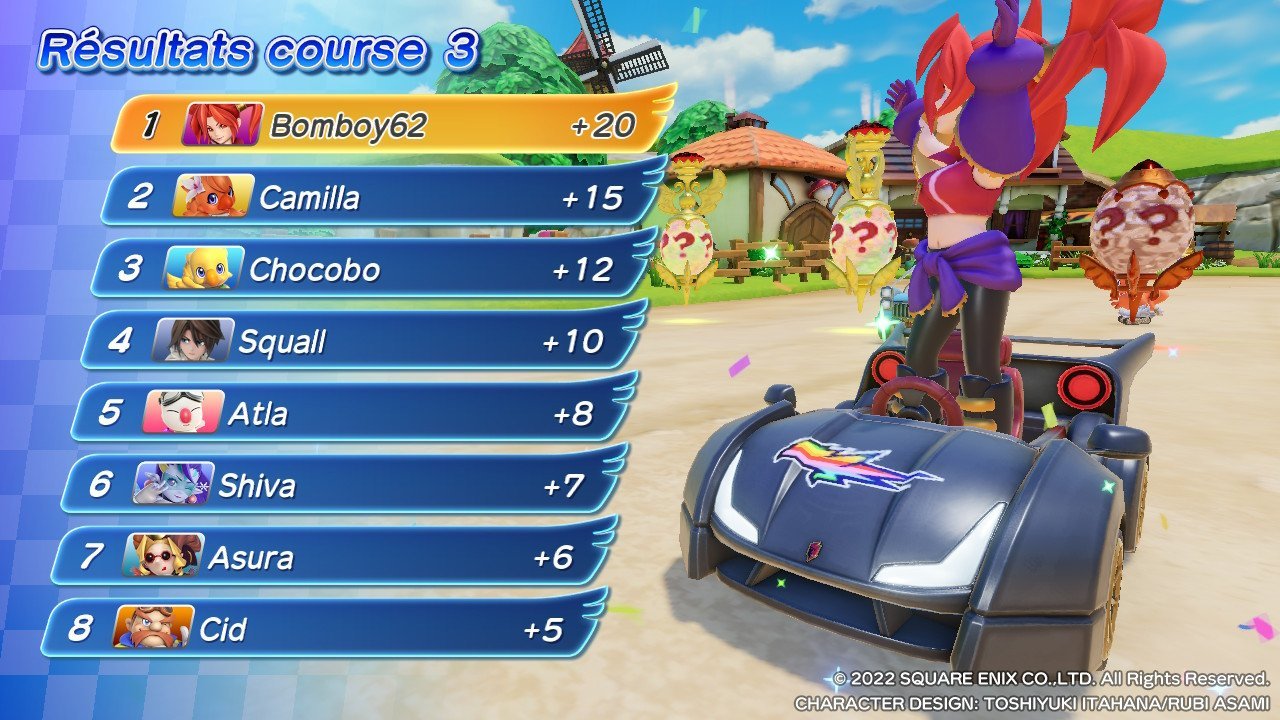Click Cid's eighth-place result row
This screenshot has height=720, width=1280.
320,630
